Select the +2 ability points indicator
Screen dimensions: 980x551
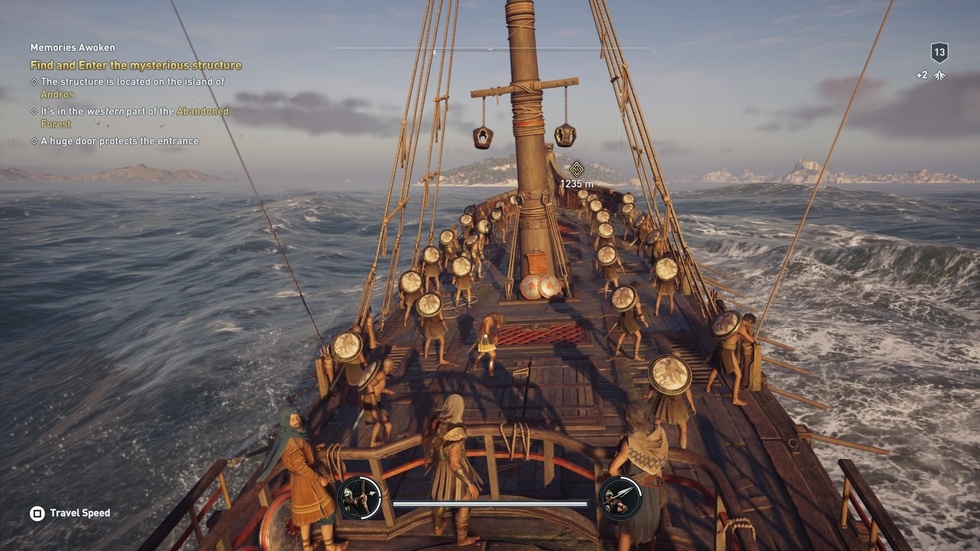[930, 76]
